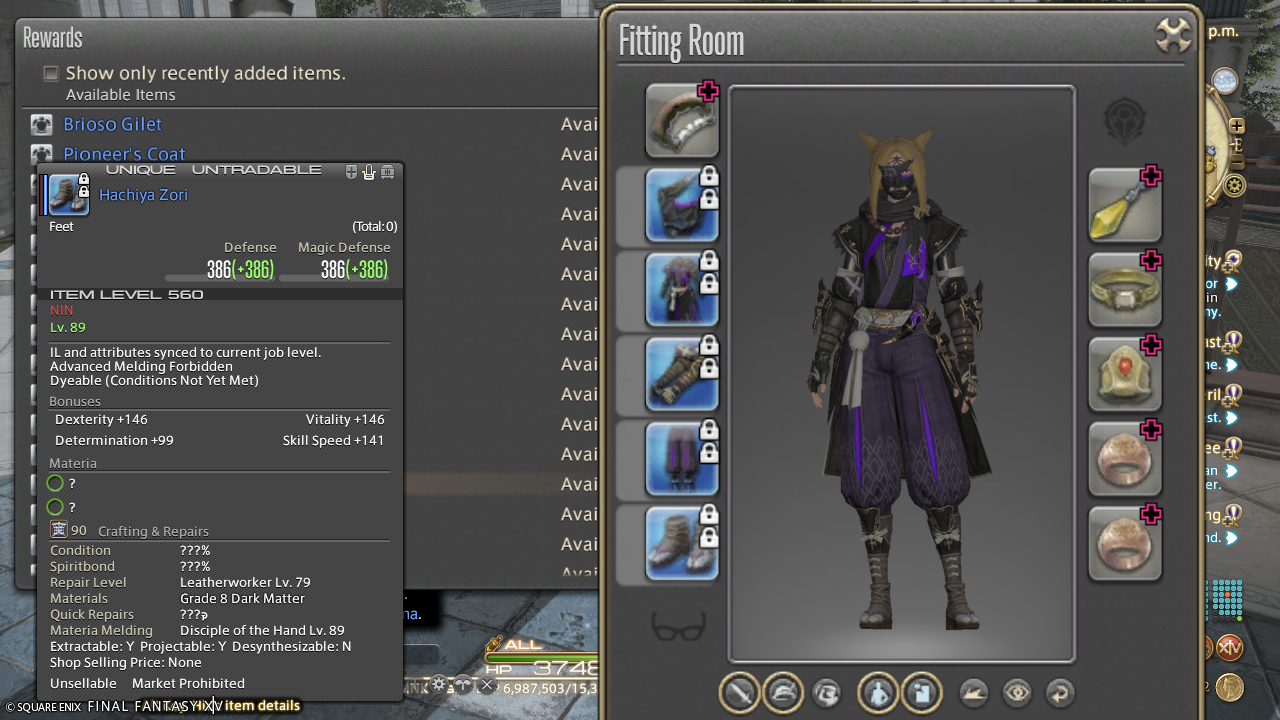Select the yellow crystal earring slot
This screenshot has width=1280, height=720.
click(x=1124, y=205)
